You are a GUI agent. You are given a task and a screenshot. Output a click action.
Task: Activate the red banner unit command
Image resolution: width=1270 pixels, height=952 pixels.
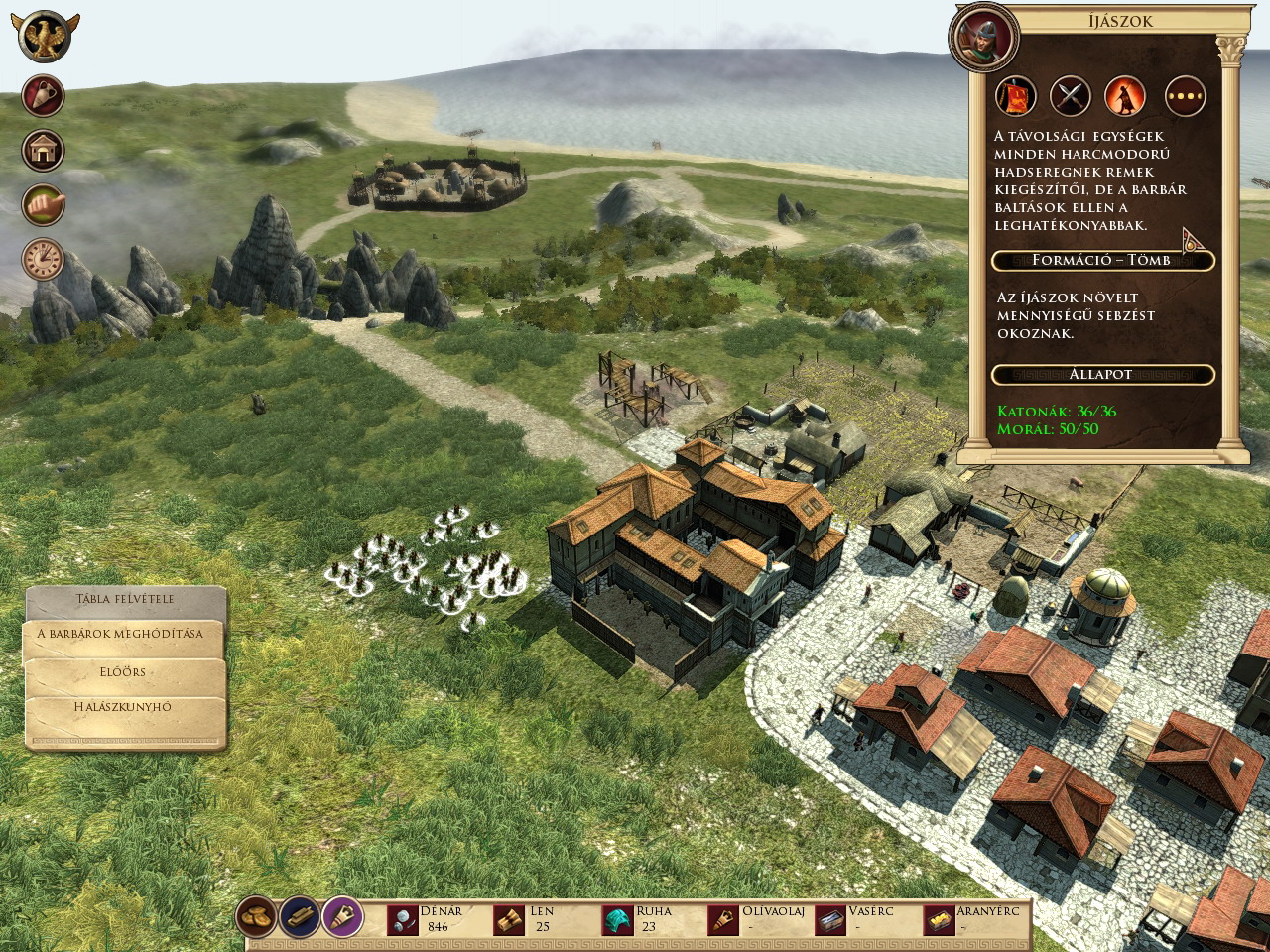click(1016, 96)
